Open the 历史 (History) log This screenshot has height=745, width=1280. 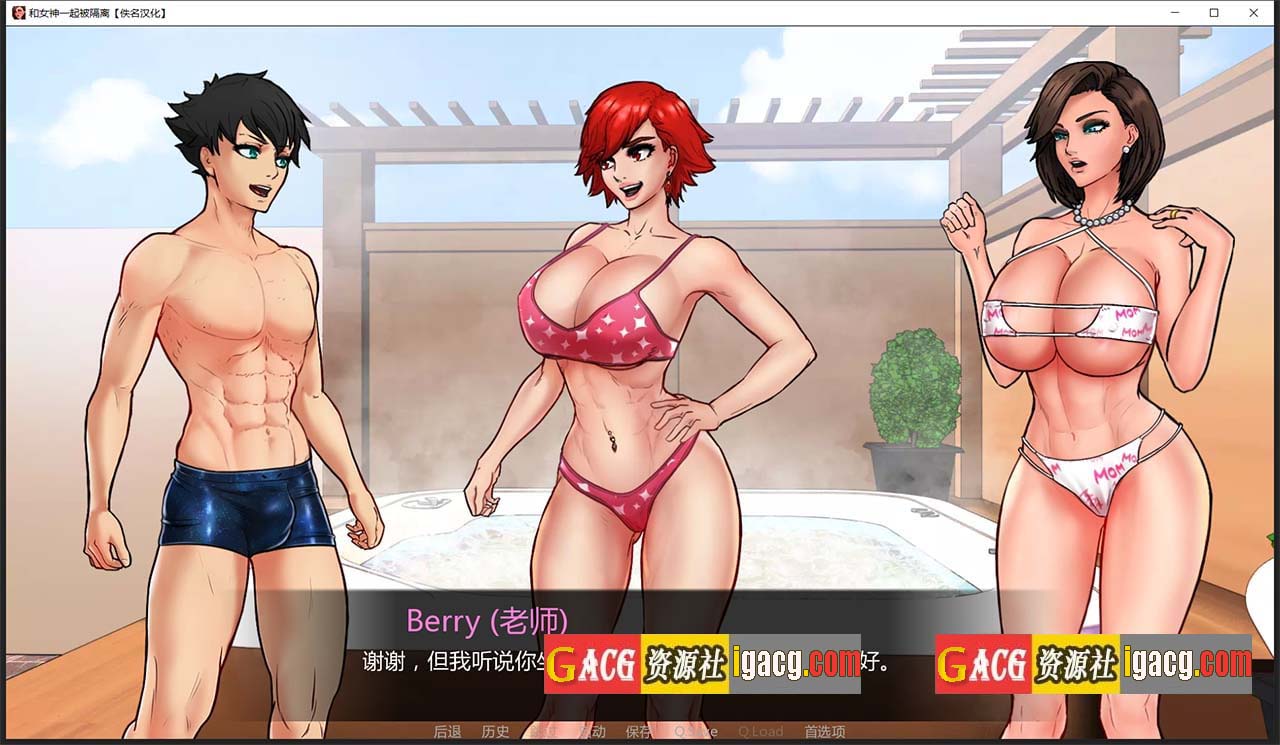tap(495, 732)
